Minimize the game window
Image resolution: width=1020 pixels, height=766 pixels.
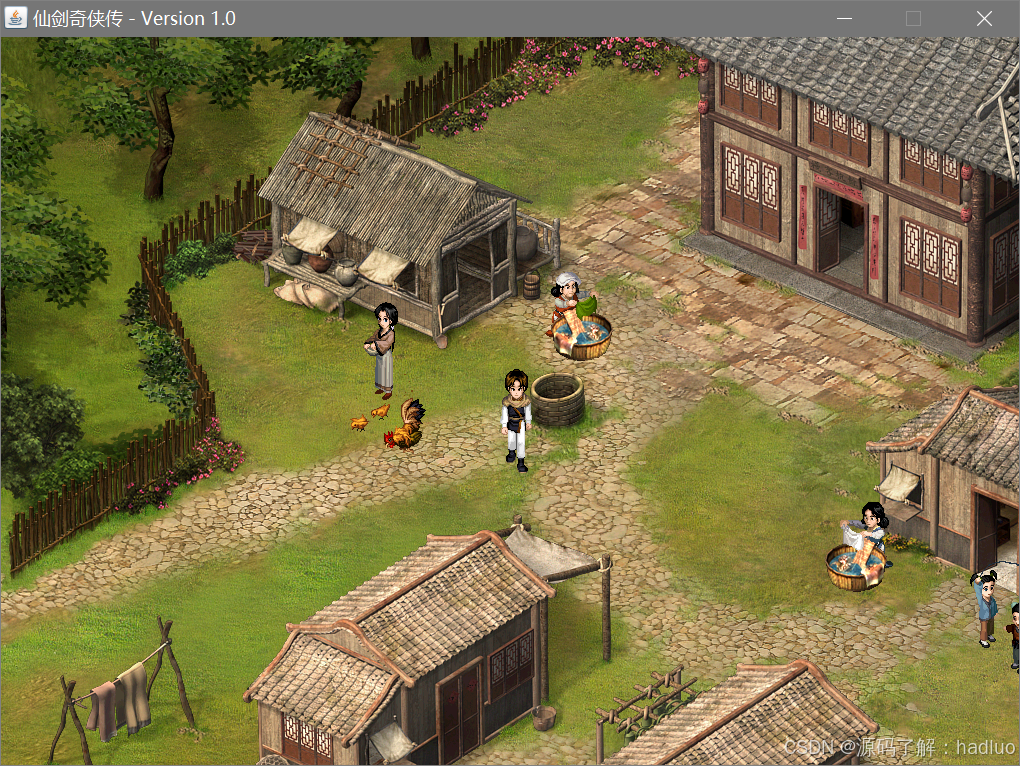(844, 18)
